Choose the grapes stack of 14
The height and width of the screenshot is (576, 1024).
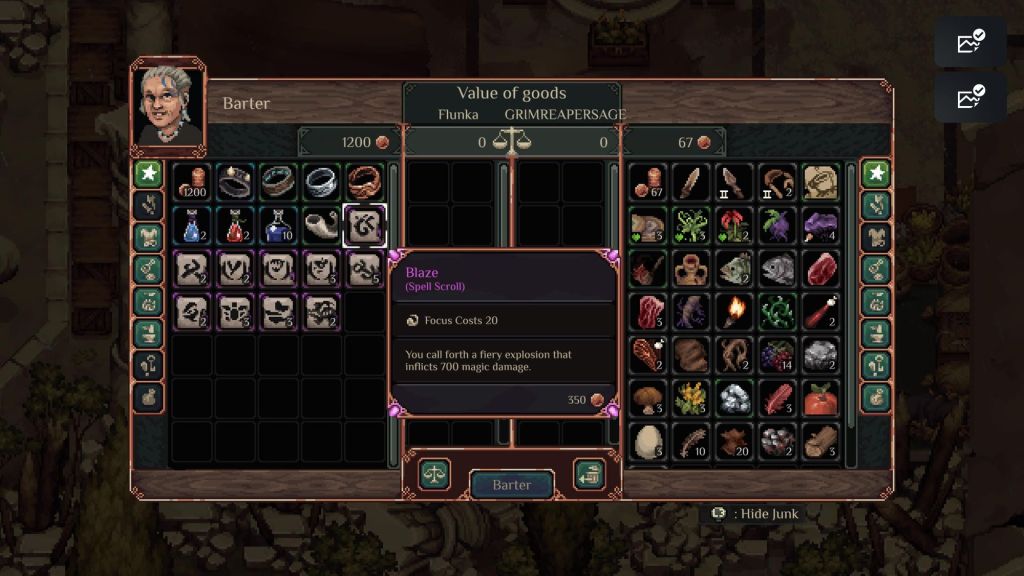point(777,355)
